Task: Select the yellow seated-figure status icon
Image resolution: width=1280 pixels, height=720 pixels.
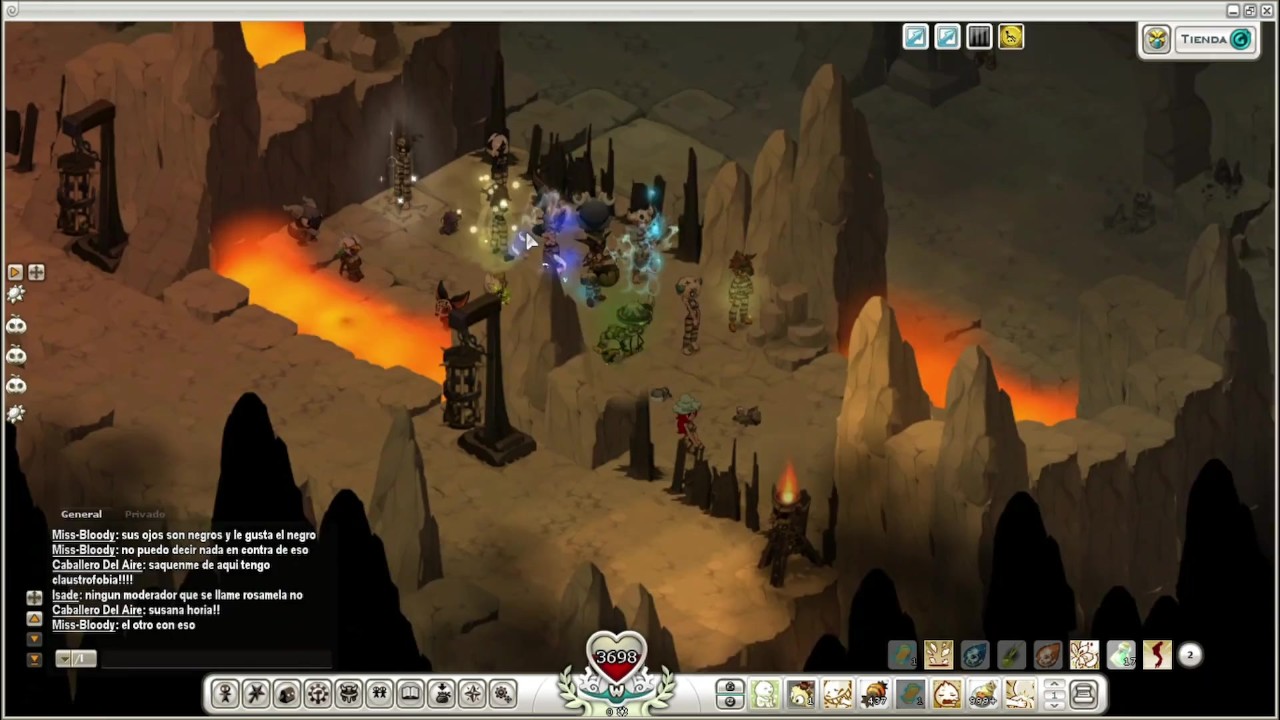Action: point(1011,37)
